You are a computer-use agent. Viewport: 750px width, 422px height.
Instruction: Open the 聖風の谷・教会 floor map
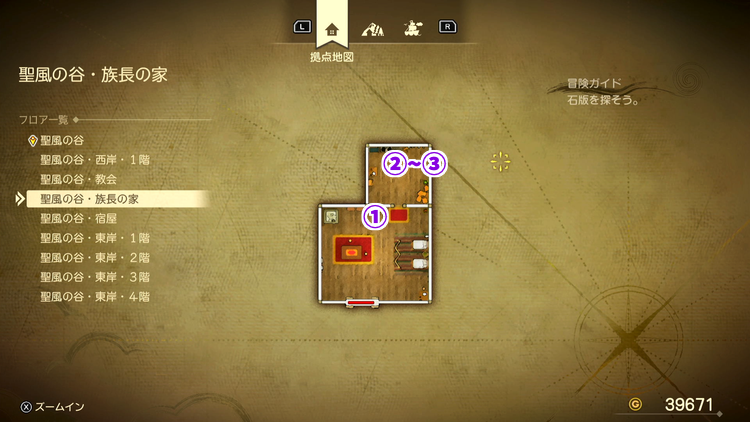point(81,179)
